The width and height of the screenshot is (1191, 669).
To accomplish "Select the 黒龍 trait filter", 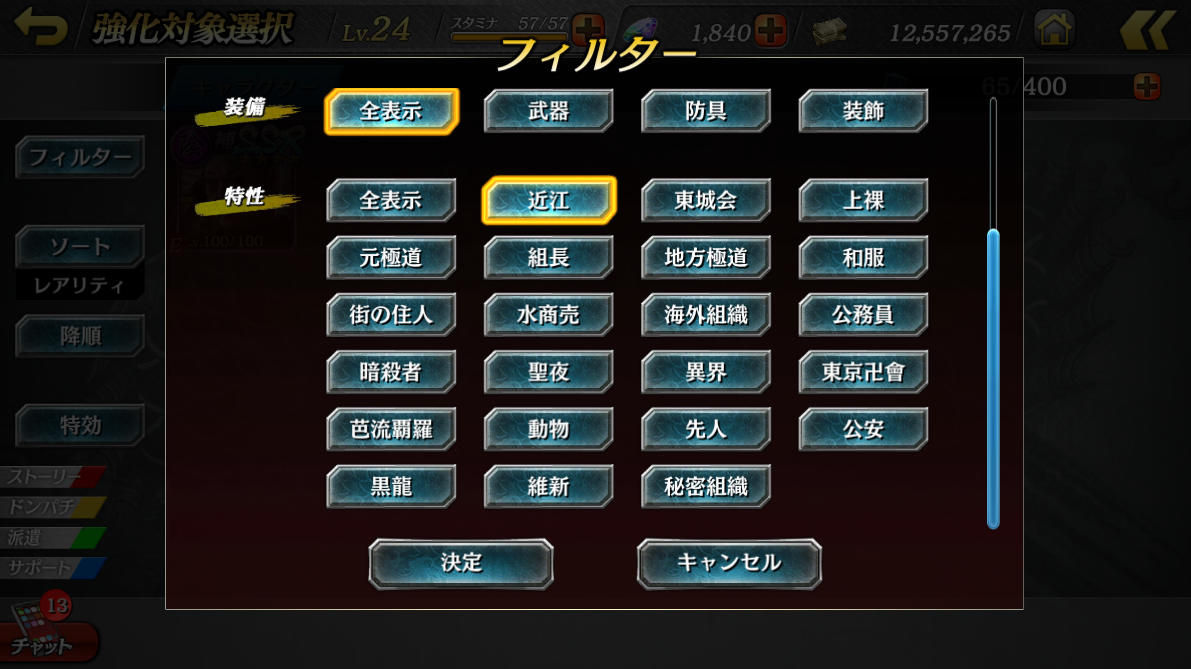I will coord(391,487).
